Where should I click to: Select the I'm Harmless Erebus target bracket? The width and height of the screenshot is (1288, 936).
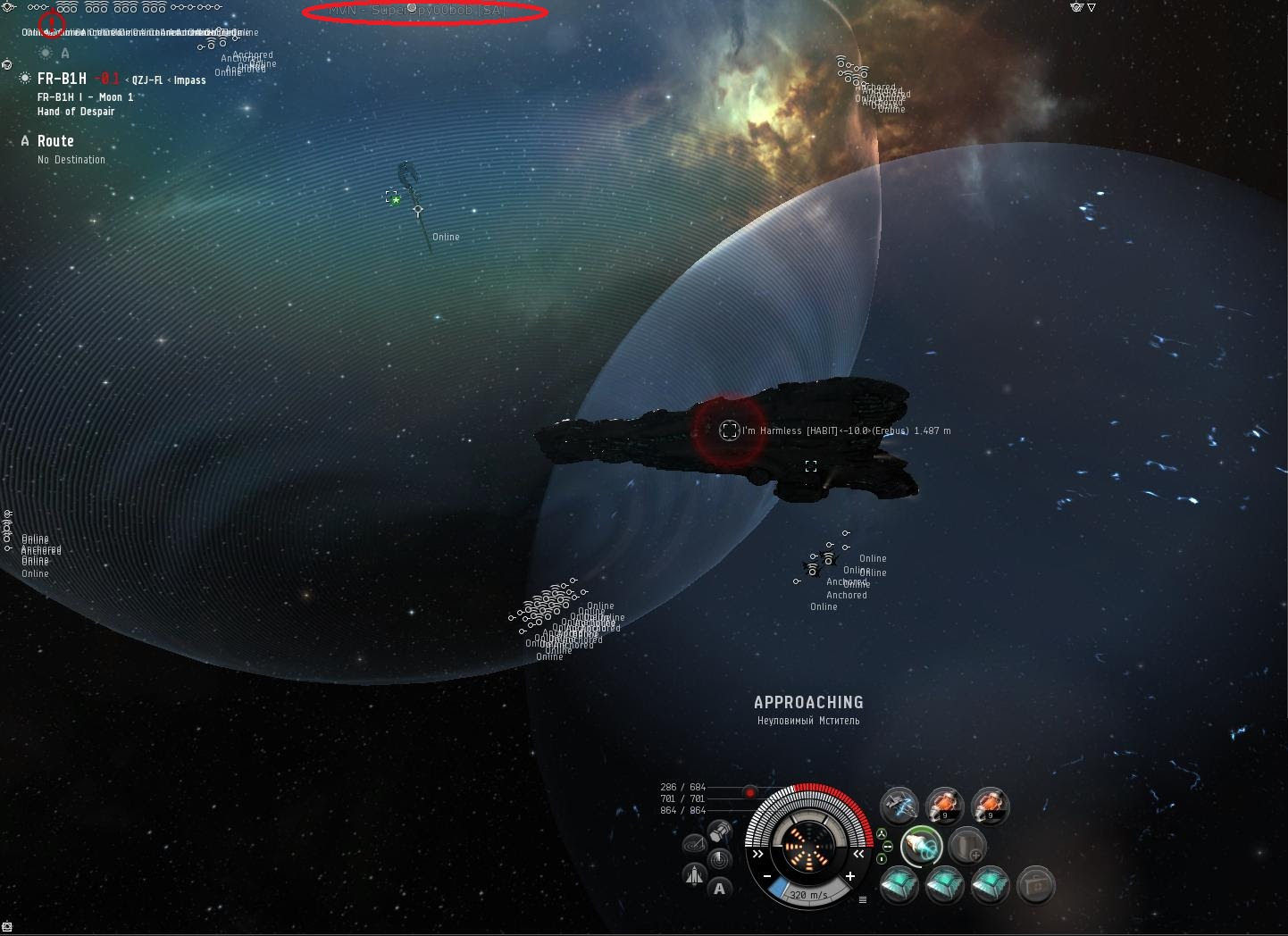(730, 430)
